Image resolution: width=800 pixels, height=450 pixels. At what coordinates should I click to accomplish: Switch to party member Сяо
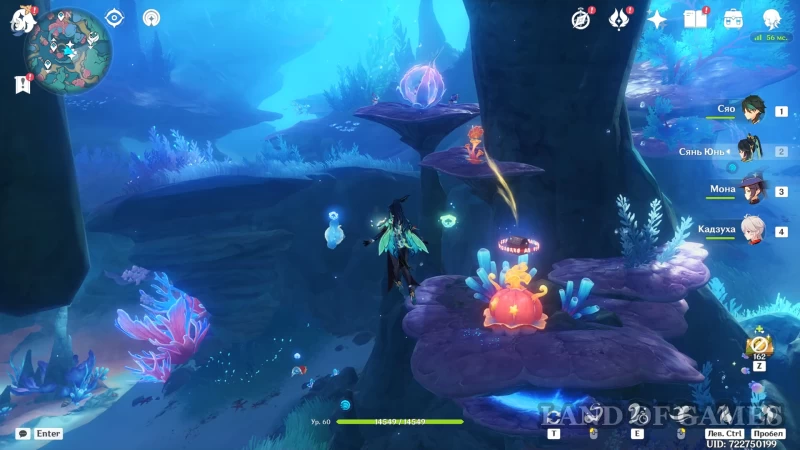click(752, 110)
